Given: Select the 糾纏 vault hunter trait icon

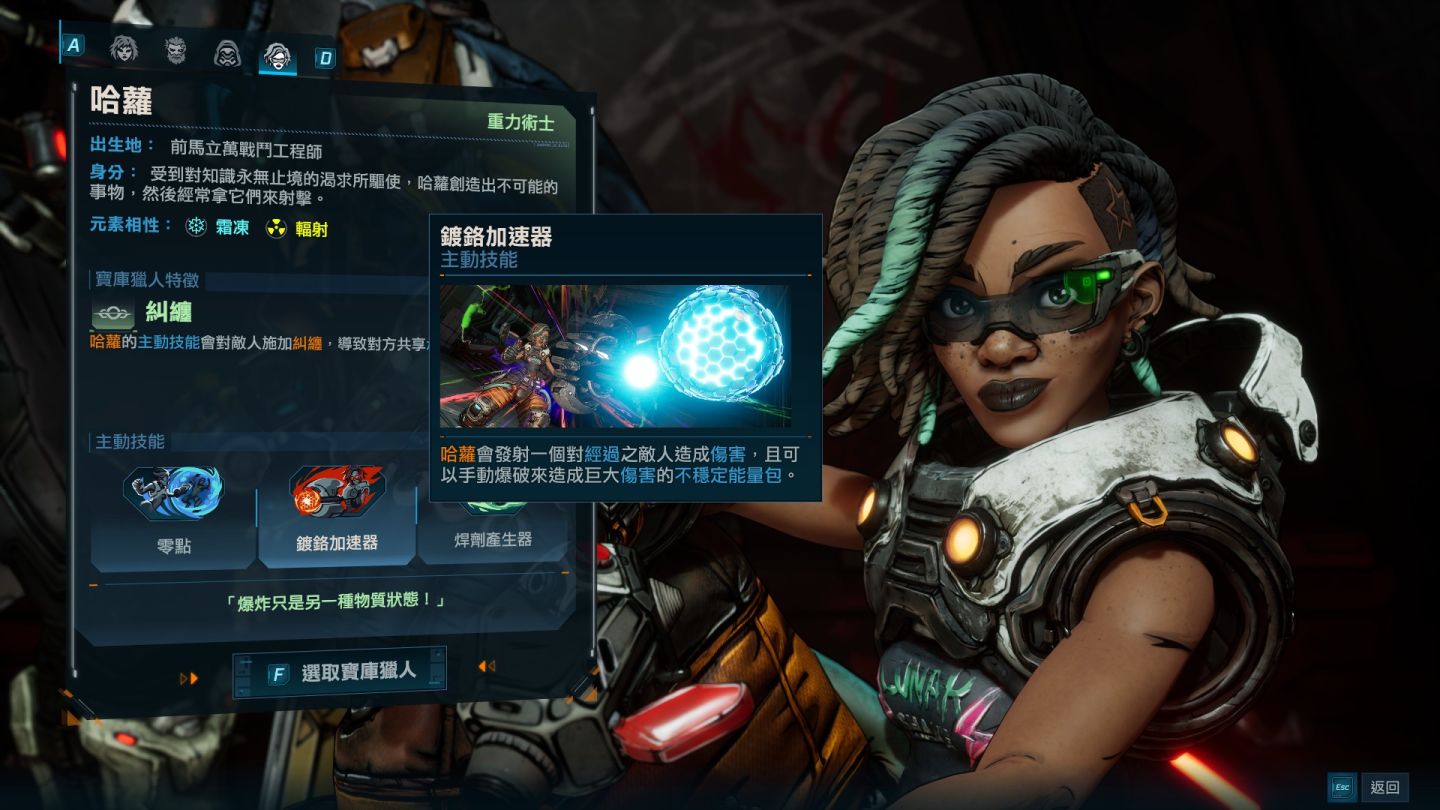Looking at the screenshot, I should [x=113, y=313].
